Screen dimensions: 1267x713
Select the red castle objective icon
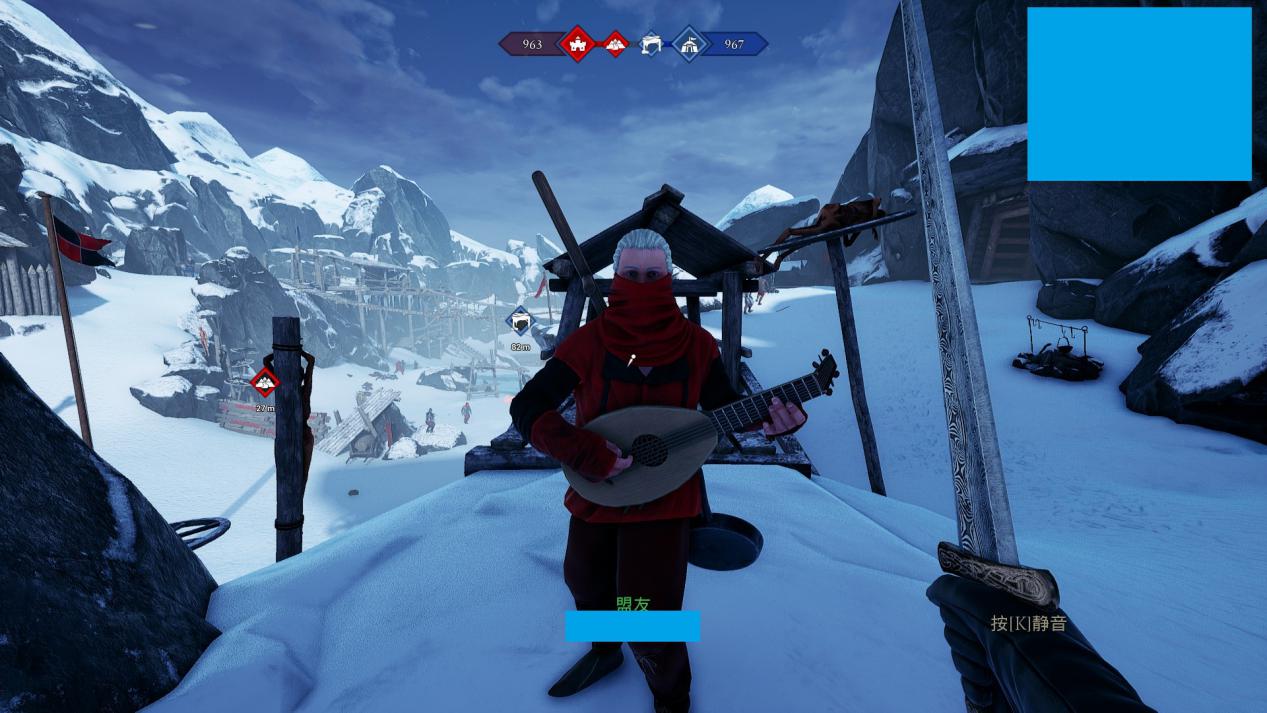click(577, 43)
